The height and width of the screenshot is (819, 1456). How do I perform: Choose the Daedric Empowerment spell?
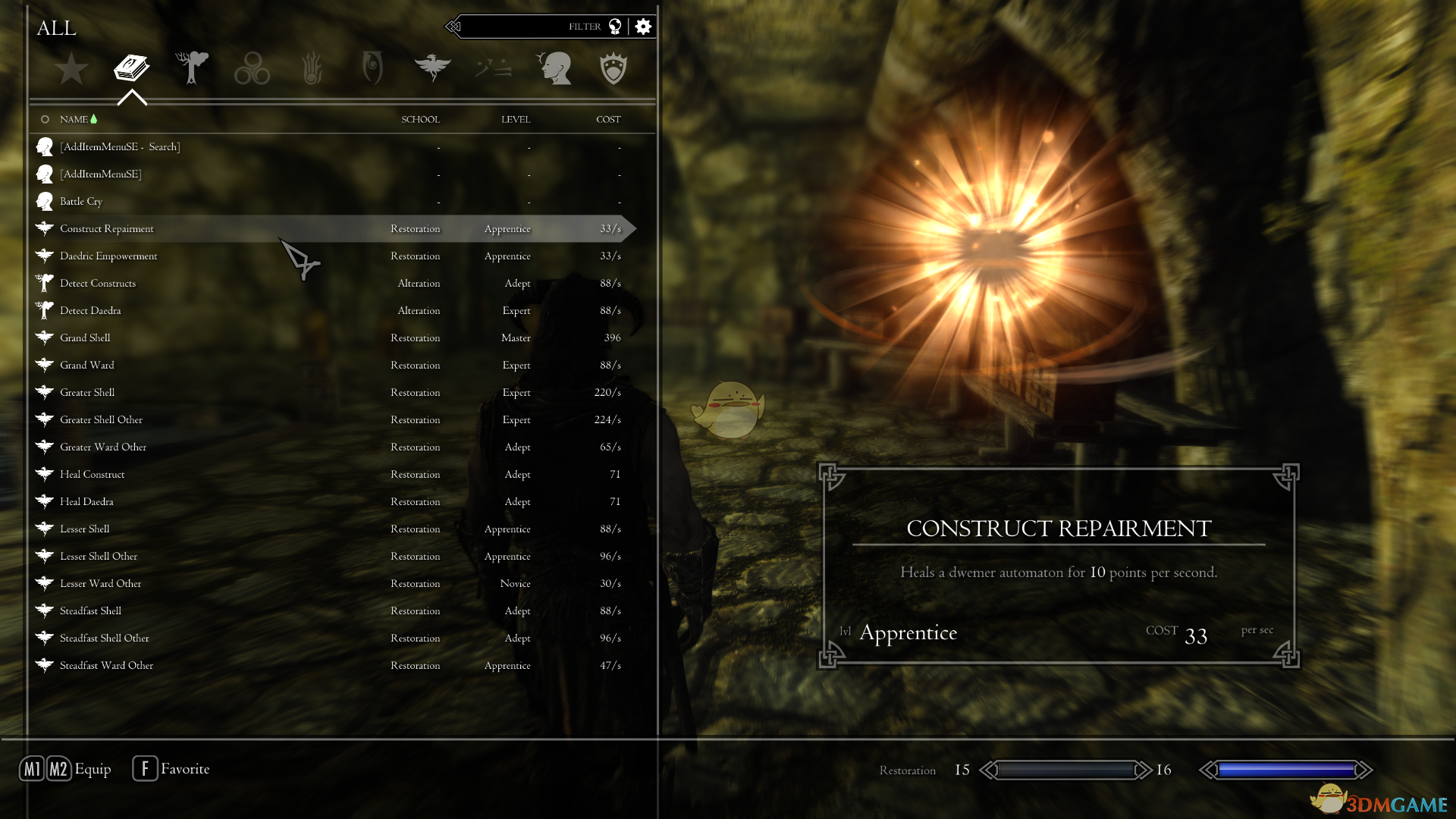(108, 256)
